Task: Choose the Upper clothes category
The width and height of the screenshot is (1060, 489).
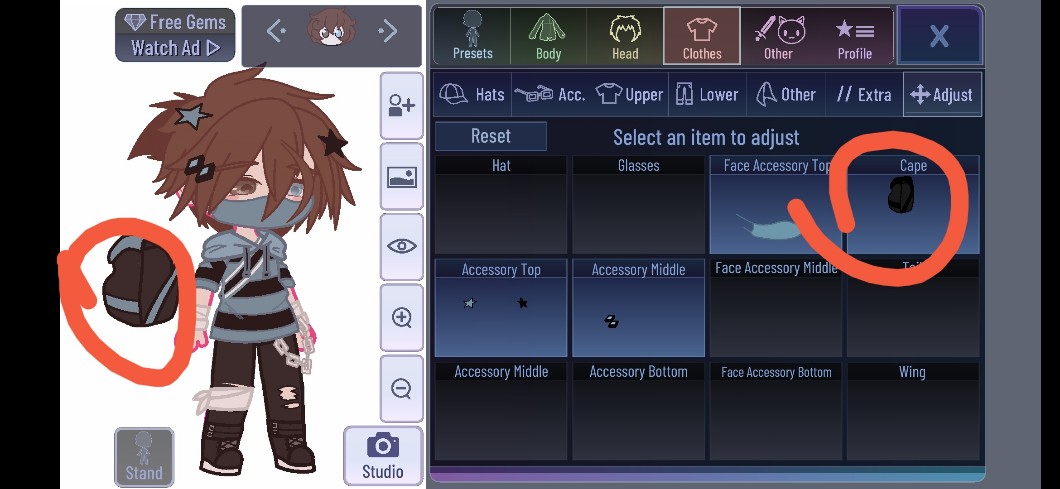Action: [x=630, y=94]
